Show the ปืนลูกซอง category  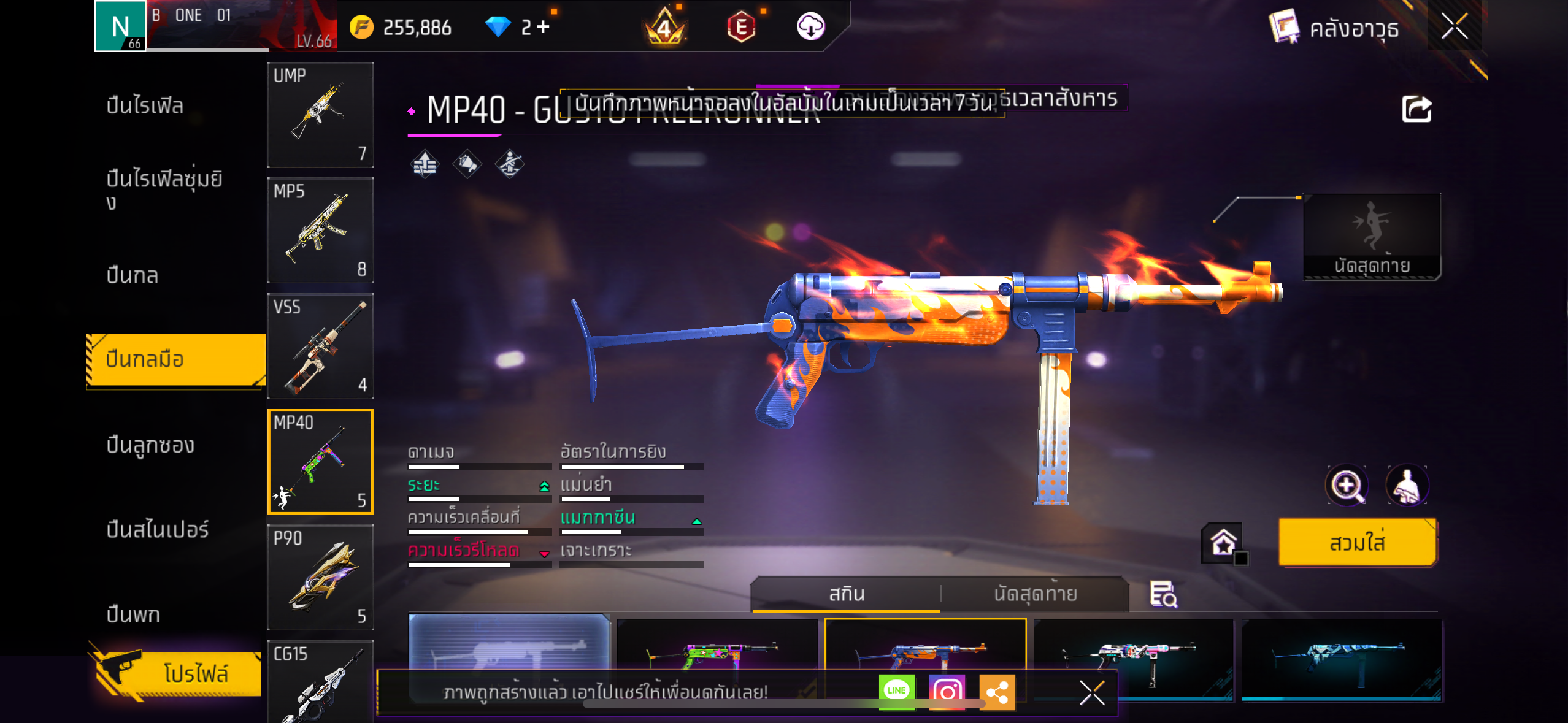150,445
